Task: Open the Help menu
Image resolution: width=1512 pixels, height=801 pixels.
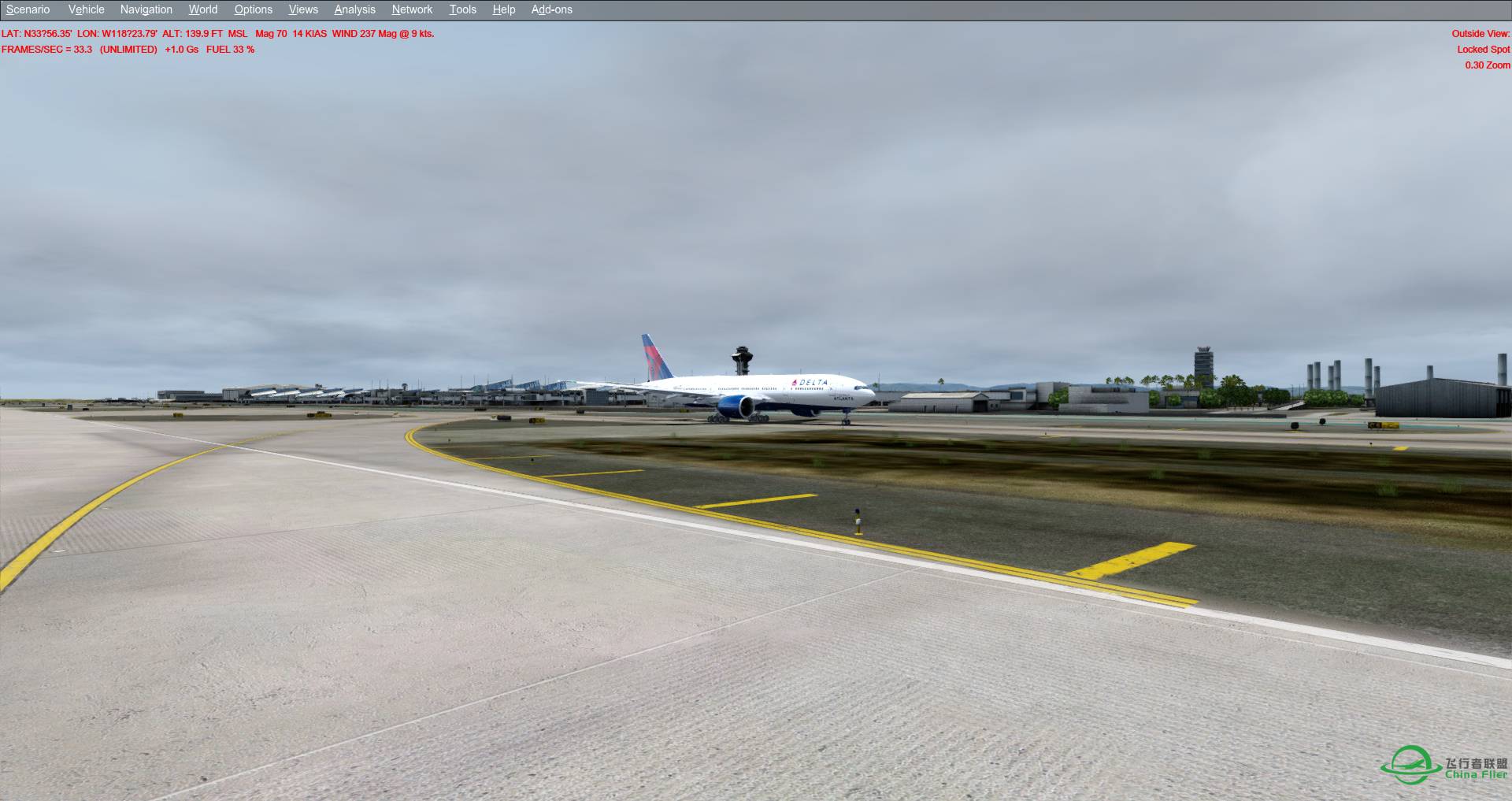Action: coord(502,9)
